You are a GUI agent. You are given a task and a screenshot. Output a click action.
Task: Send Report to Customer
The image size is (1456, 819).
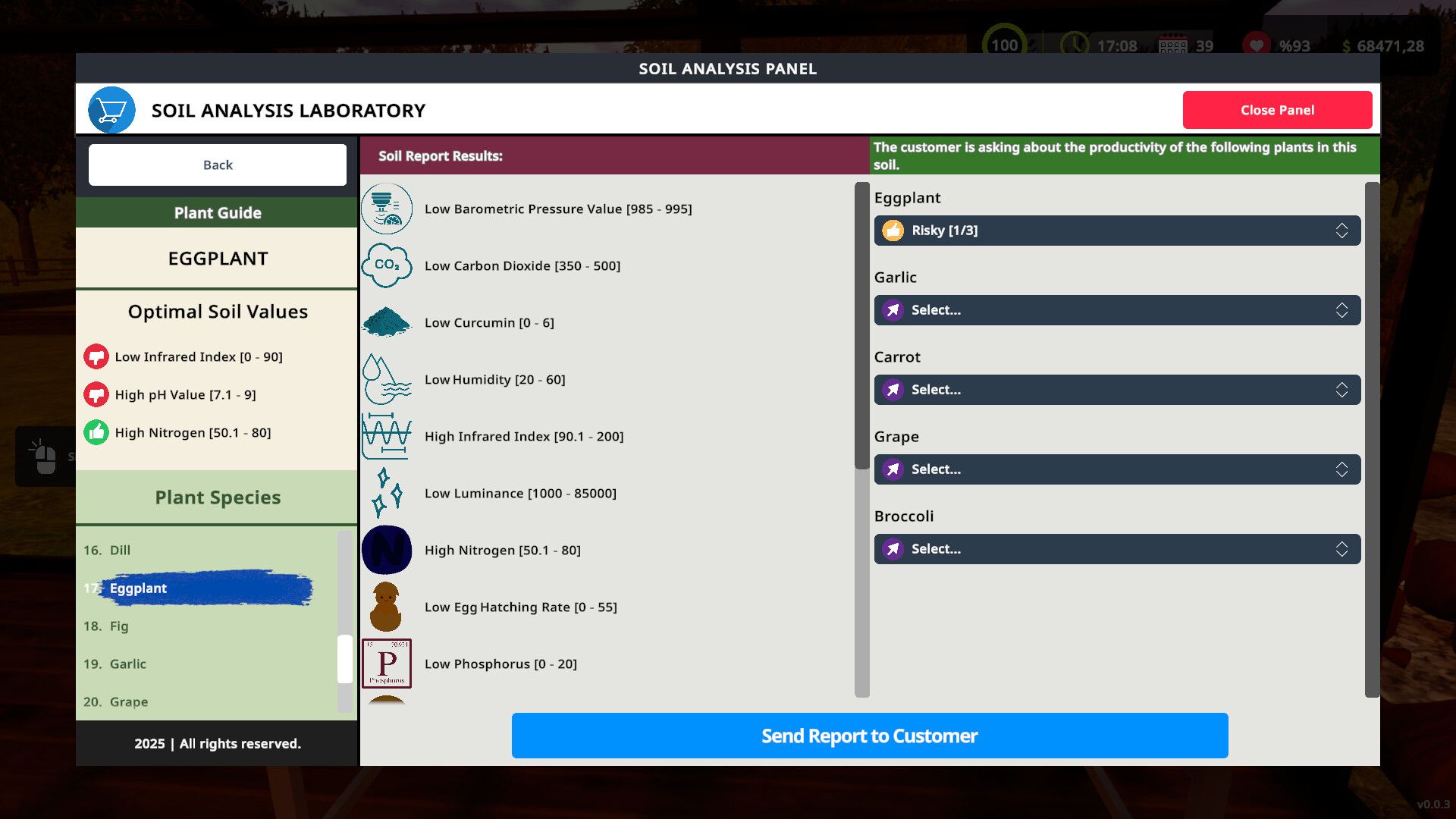[x=869, y=736]
